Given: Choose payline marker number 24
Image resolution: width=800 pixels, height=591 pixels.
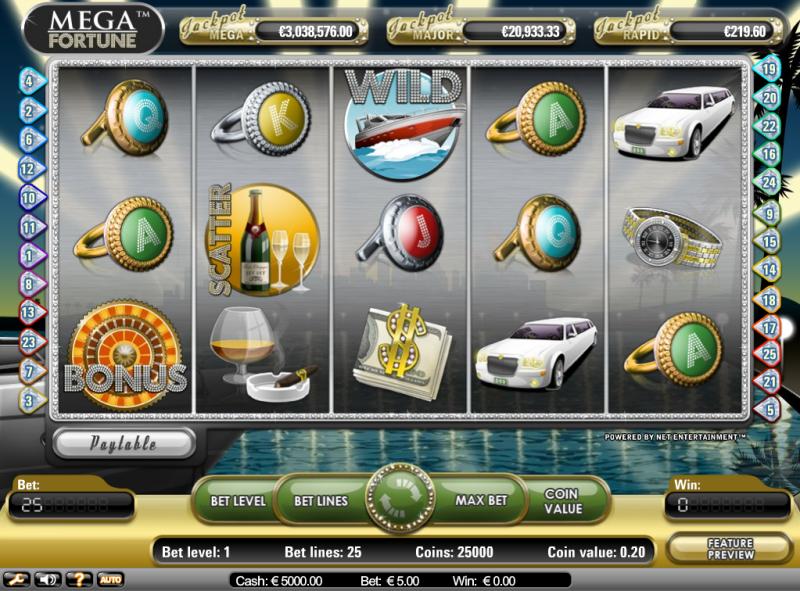Looking at the screenshot, I should tap(769, 183).
